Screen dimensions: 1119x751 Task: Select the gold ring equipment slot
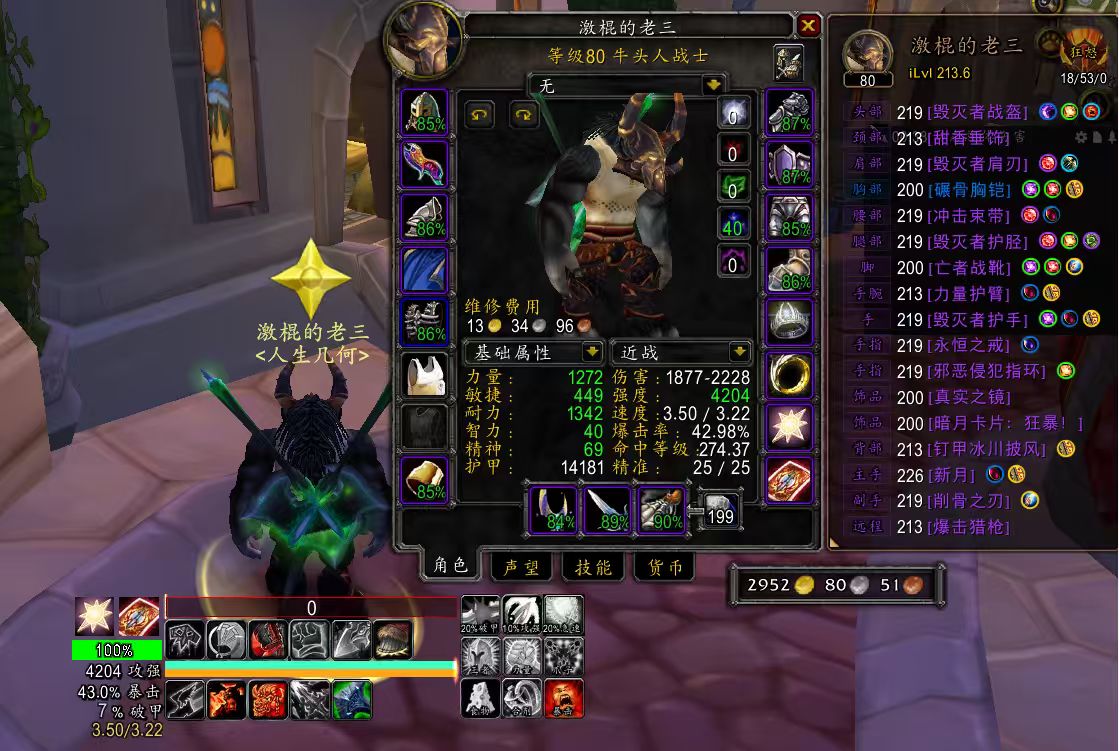pos(790,376)
